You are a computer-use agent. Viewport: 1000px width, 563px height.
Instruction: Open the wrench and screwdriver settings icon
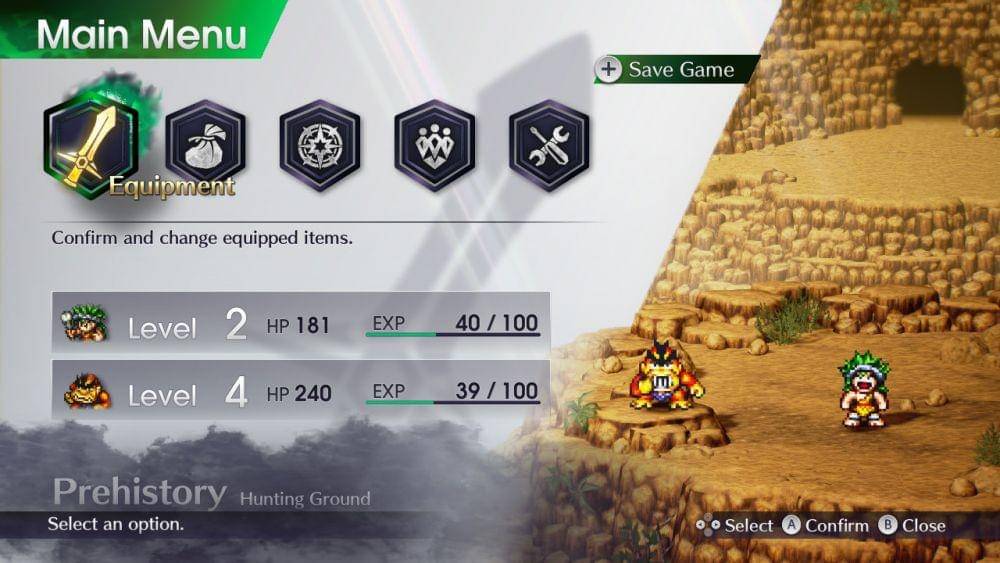tap(549, 147)
